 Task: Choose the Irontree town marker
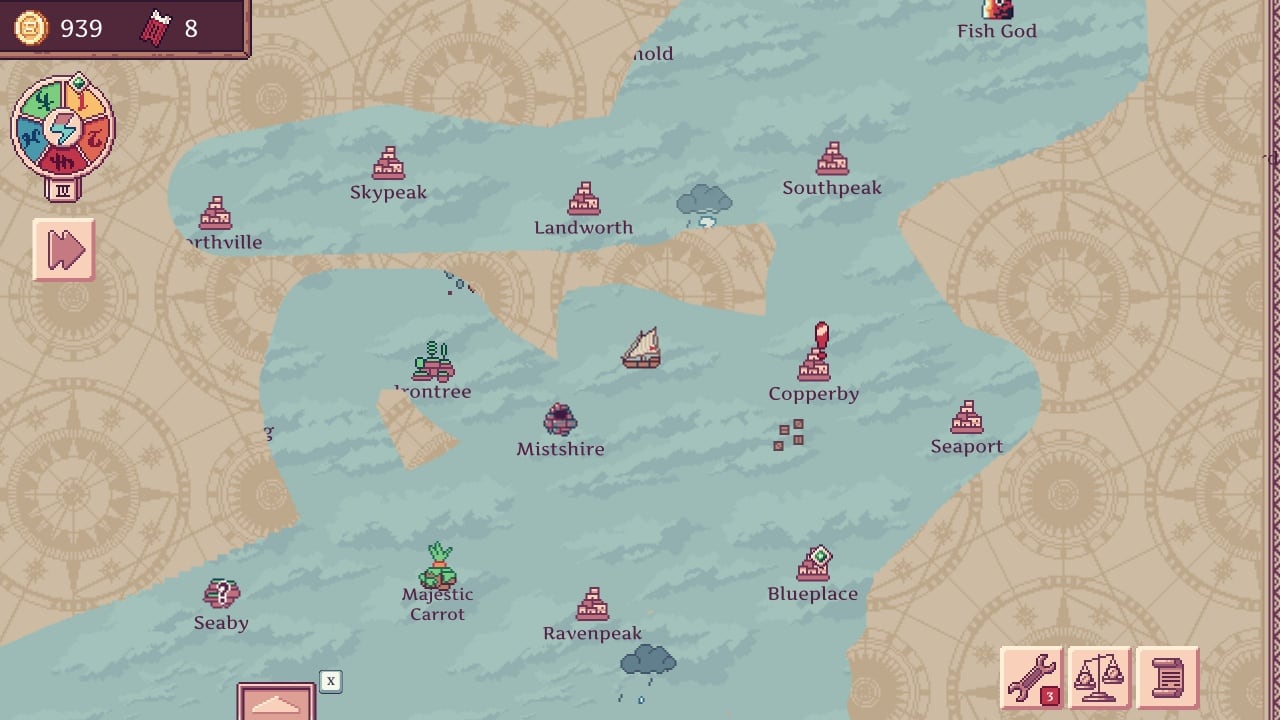[x=433, y=363]
